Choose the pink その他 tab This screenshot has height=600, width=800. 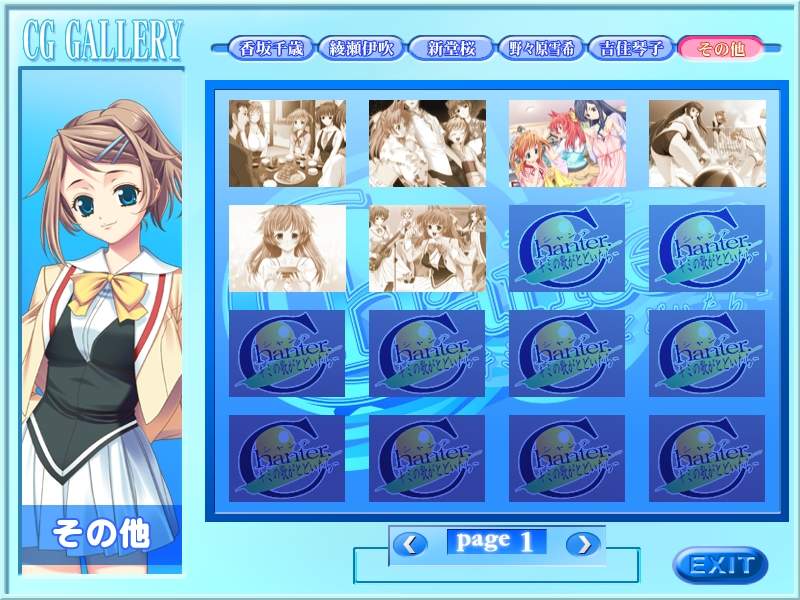click(x=720, y=47)
